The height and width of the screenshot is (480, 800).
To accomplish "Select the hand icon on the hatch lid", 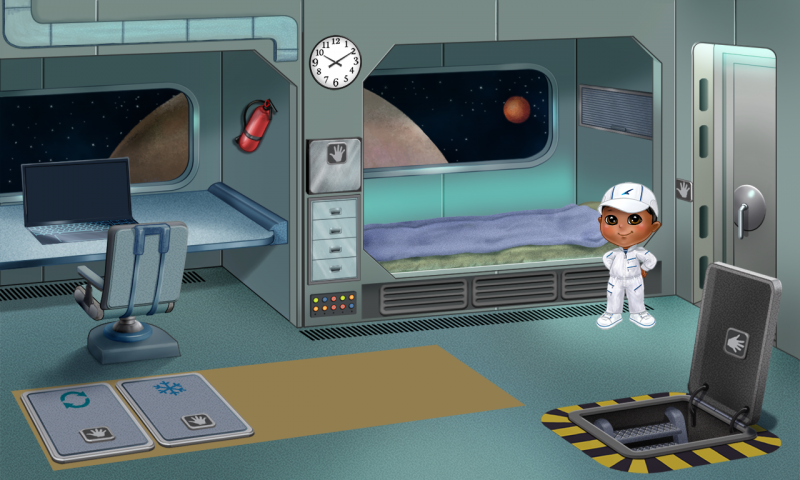I will click(x=738, y=342).
